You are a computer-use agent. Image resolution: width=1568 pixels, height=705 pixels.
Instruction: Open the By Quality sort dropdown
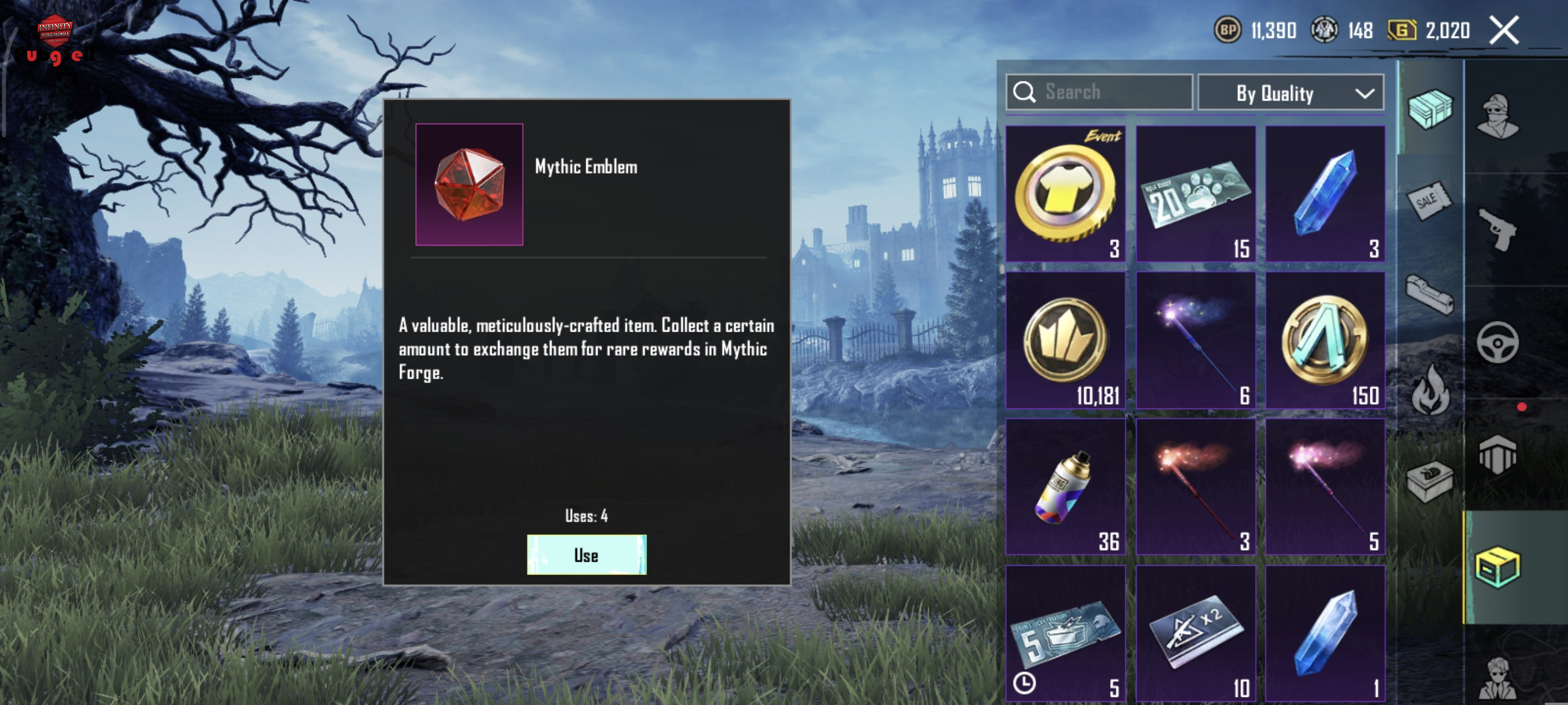[1290, 93]
